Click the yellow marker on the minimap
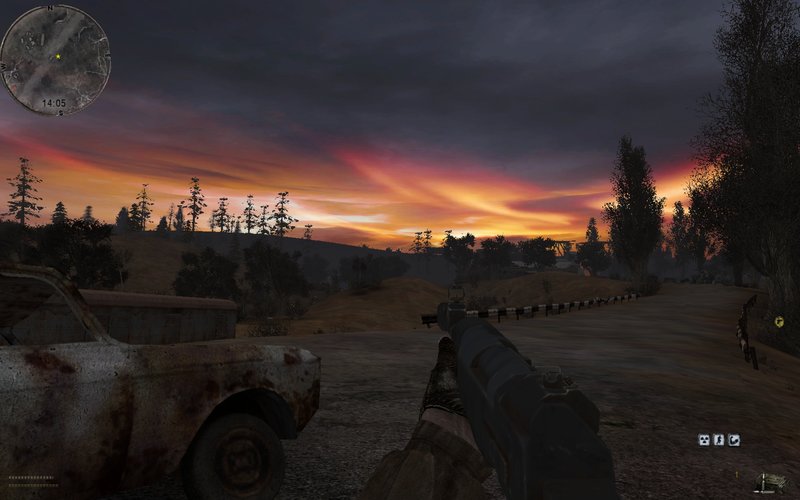800x500 pixels. click(x=58, y=56)
